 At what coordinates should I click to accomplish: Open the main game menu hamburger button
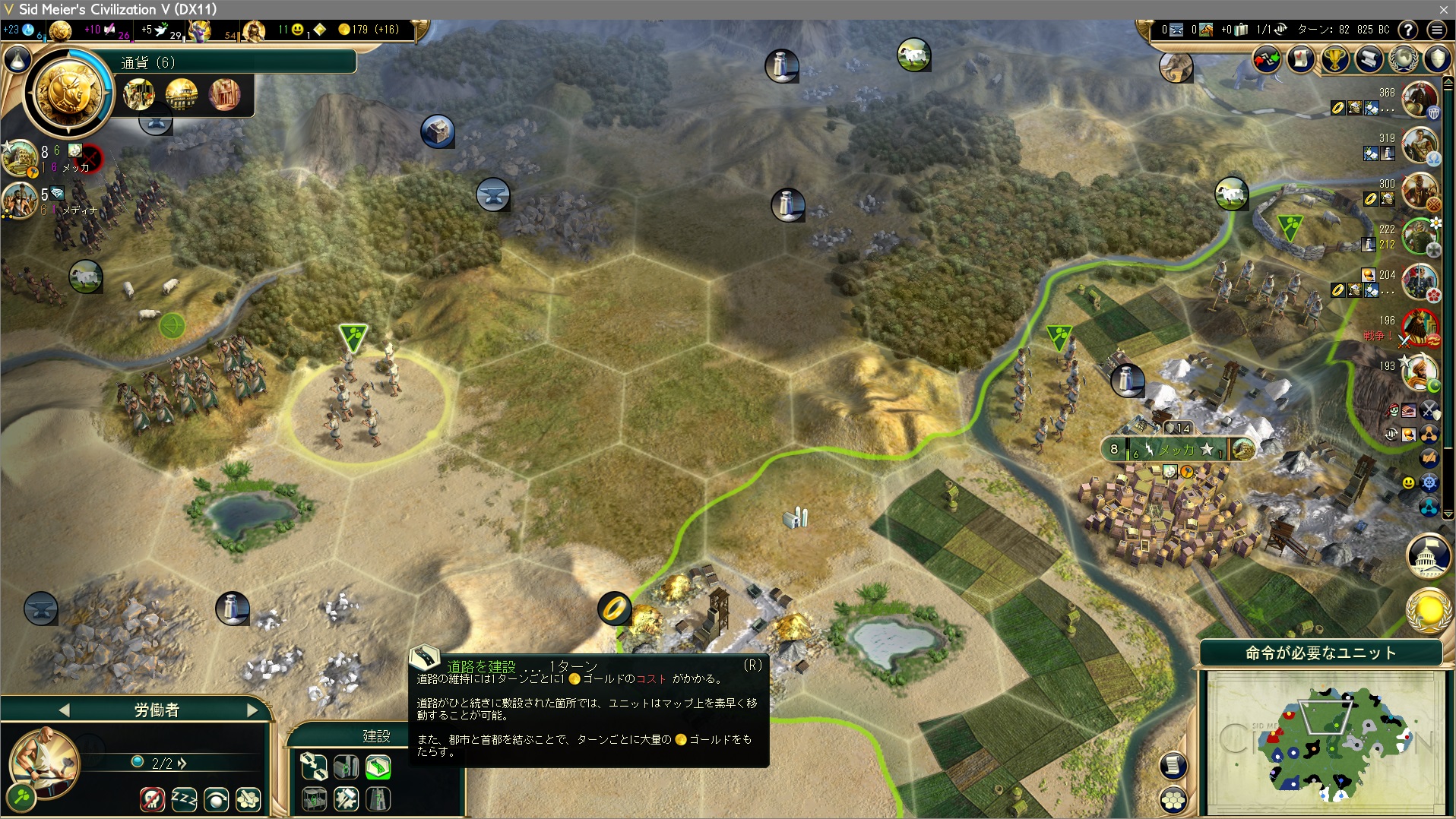(1436, 30)
